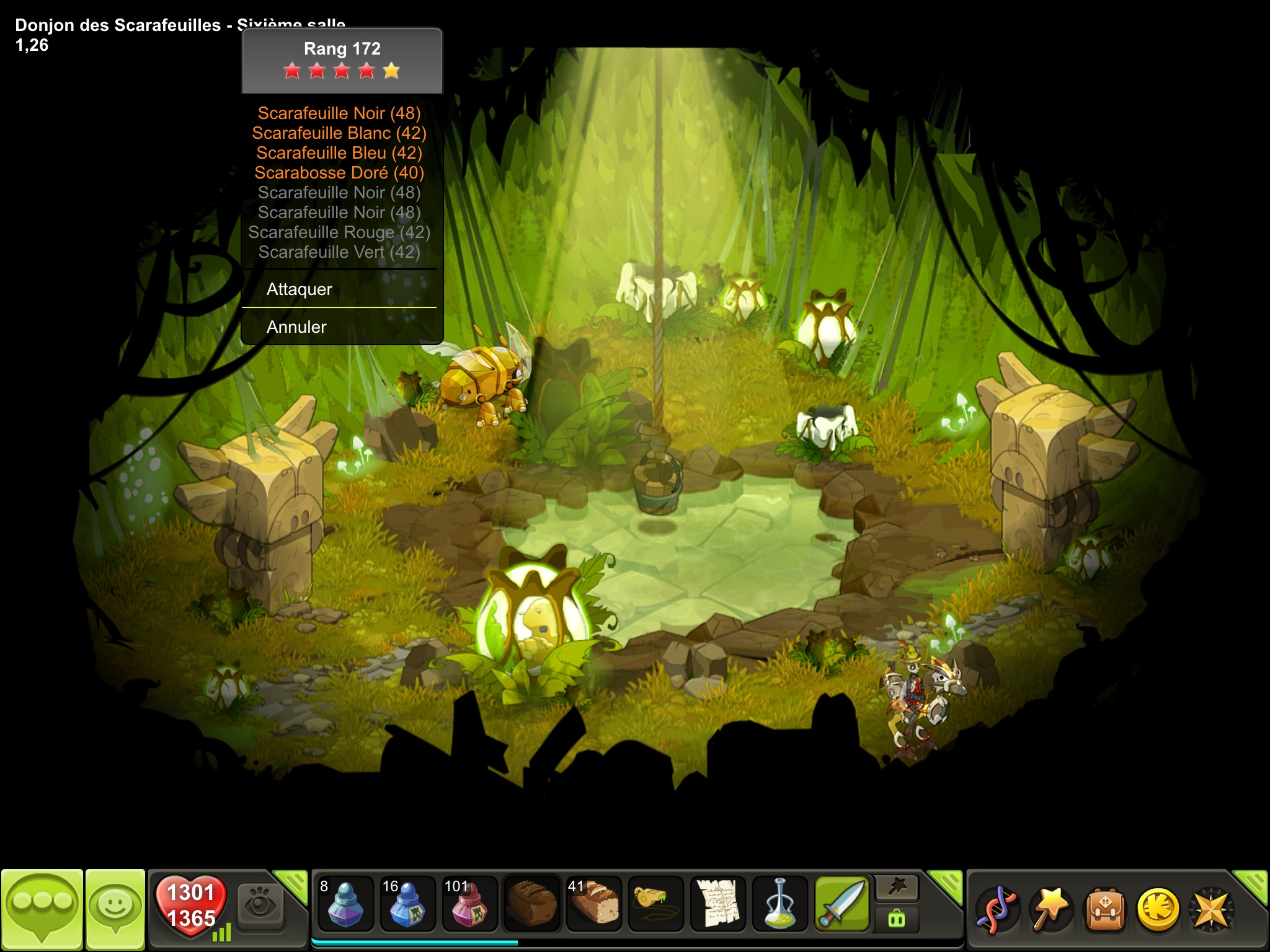Use the red potion with count 101
This screenshot has width=1270, height=952.
(x=469, y=904)
